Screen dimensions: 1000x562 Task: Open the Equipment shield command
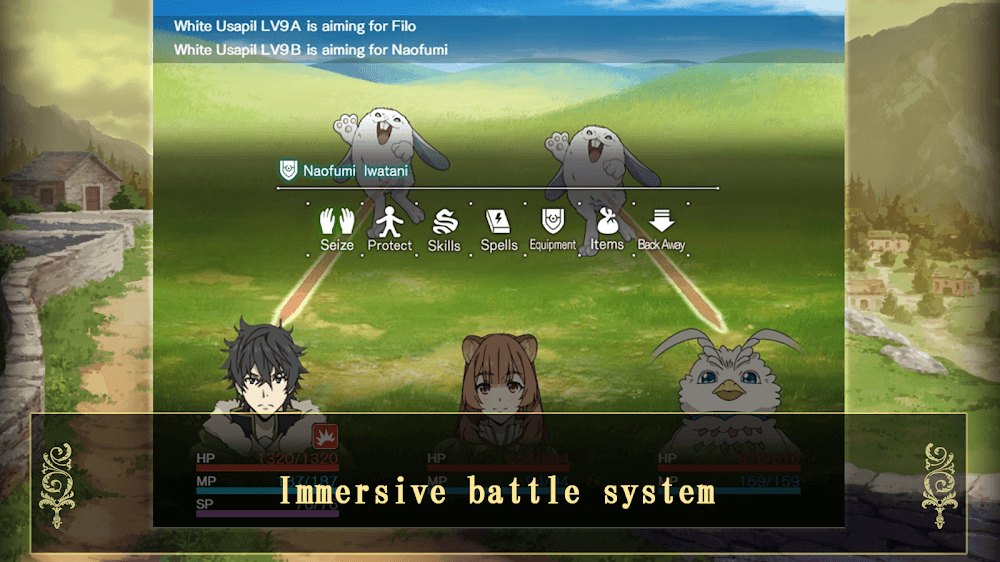coord(553,229)
